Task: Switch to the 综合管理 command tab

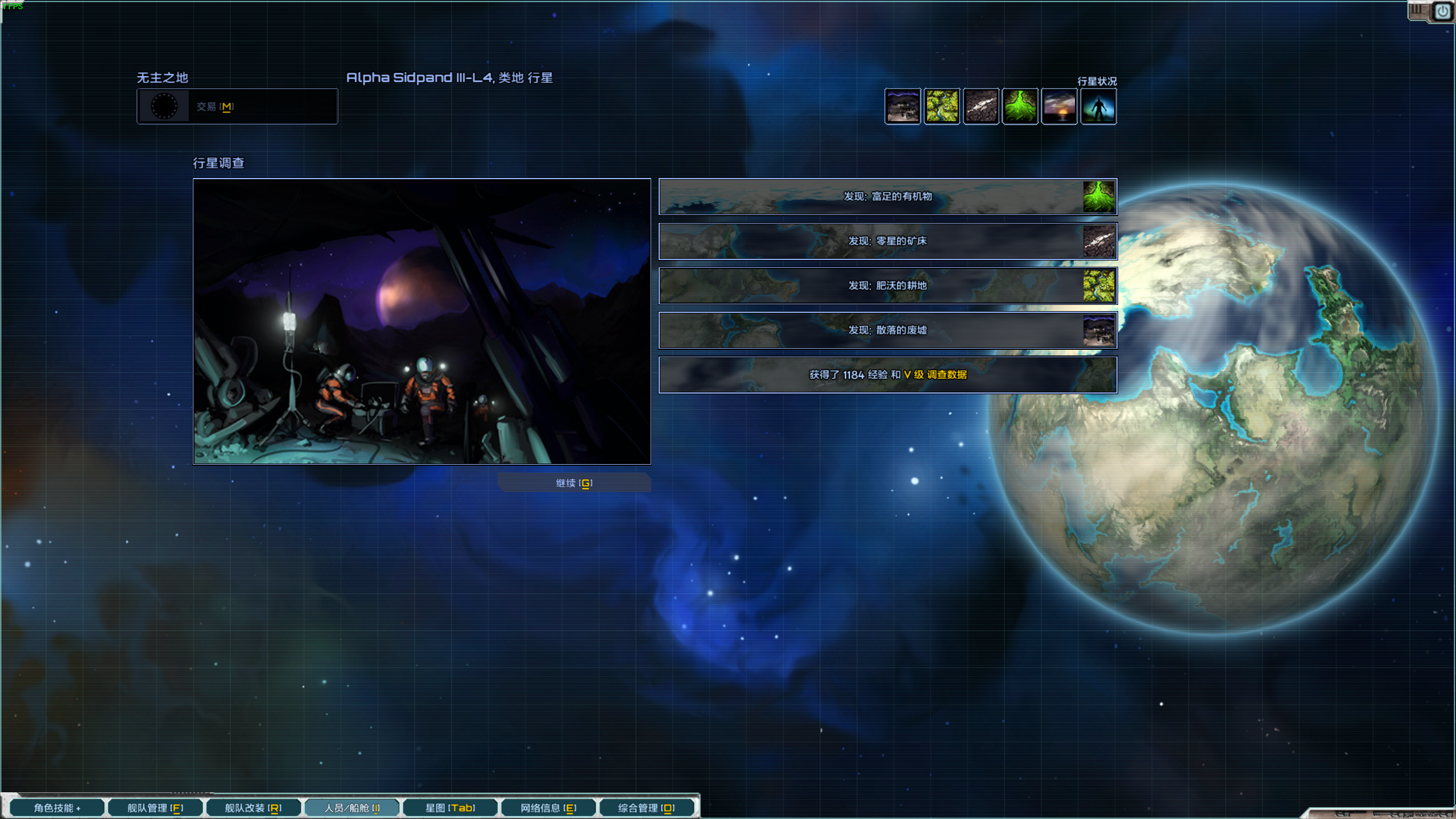Action: (647, 808)
